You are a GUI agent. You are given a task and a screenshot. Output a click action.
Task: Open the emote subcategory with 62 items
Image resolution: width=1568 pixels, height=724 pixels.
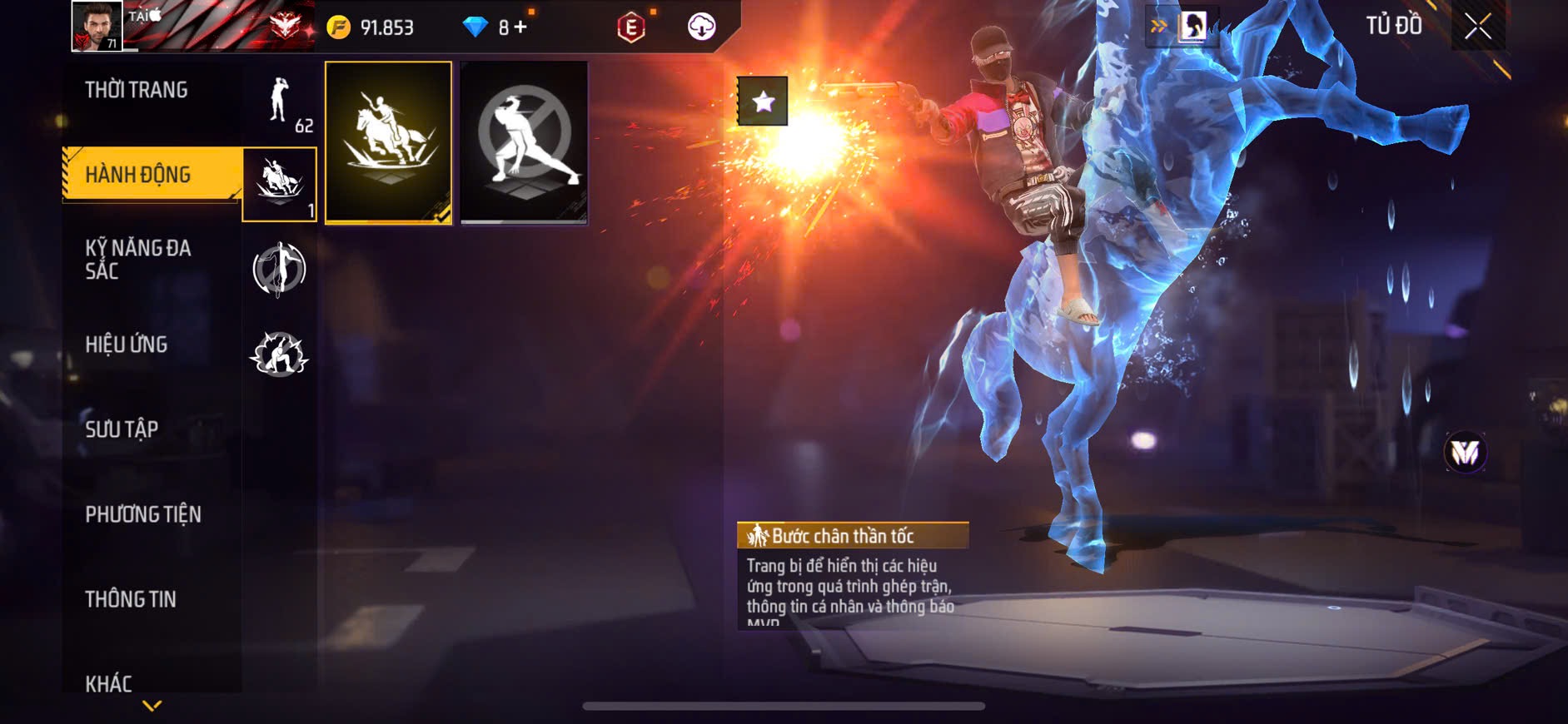point(281,102)
